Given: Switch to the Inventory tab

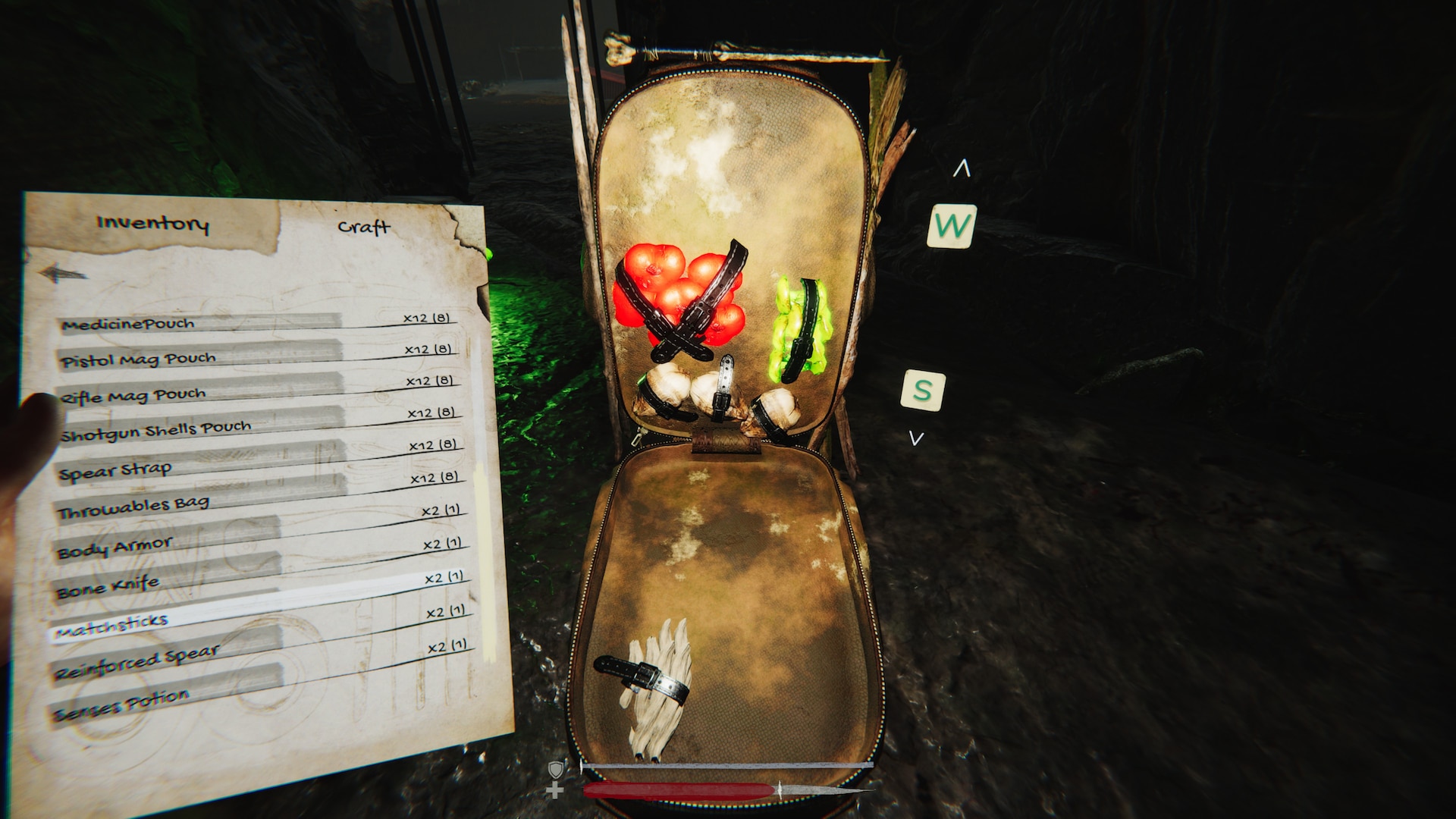Looking at the screenshot, I should click(152, 223).
